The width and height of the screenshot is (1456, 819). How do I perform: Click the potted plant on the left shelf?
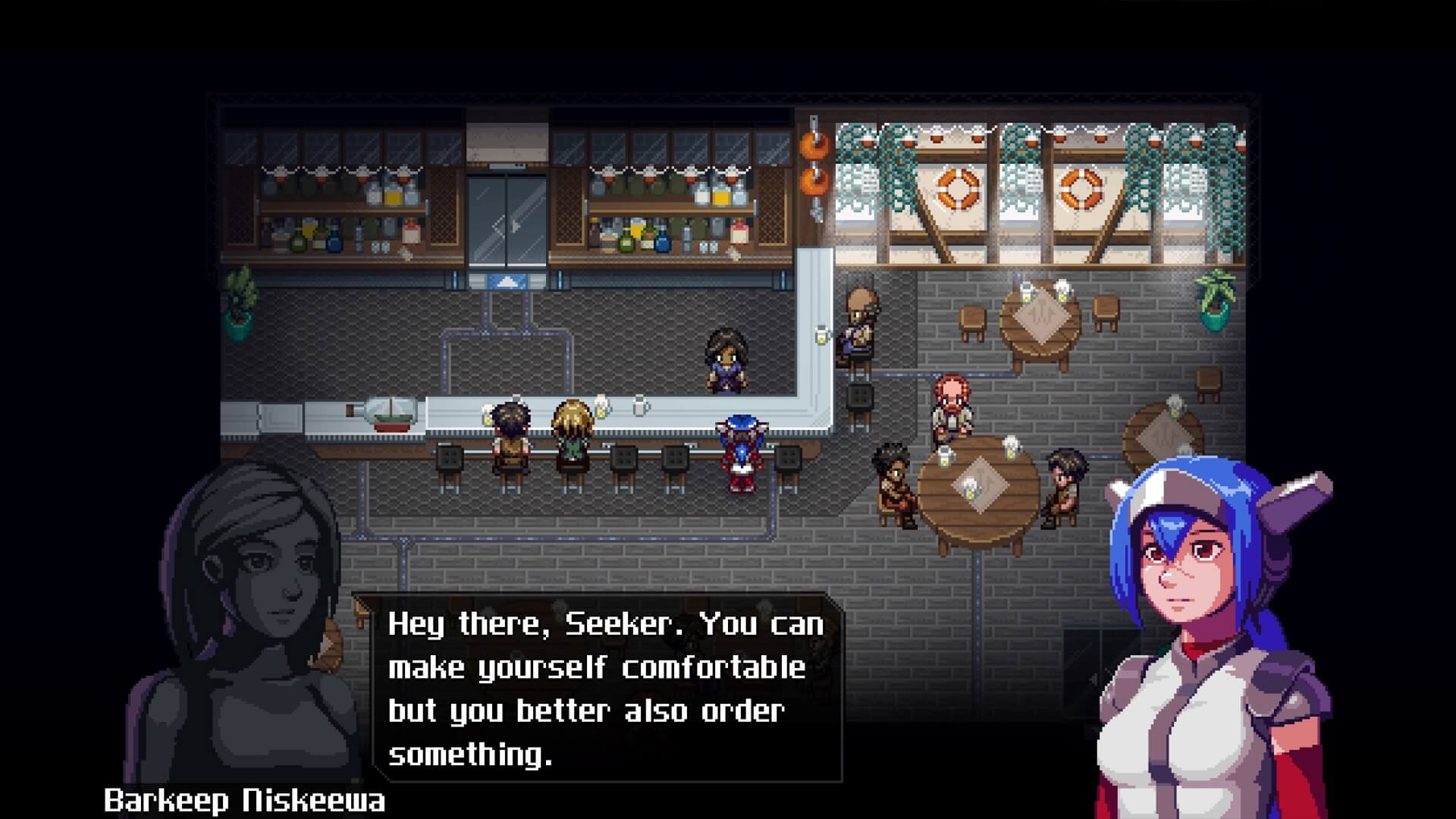click(x=241, y=300)
